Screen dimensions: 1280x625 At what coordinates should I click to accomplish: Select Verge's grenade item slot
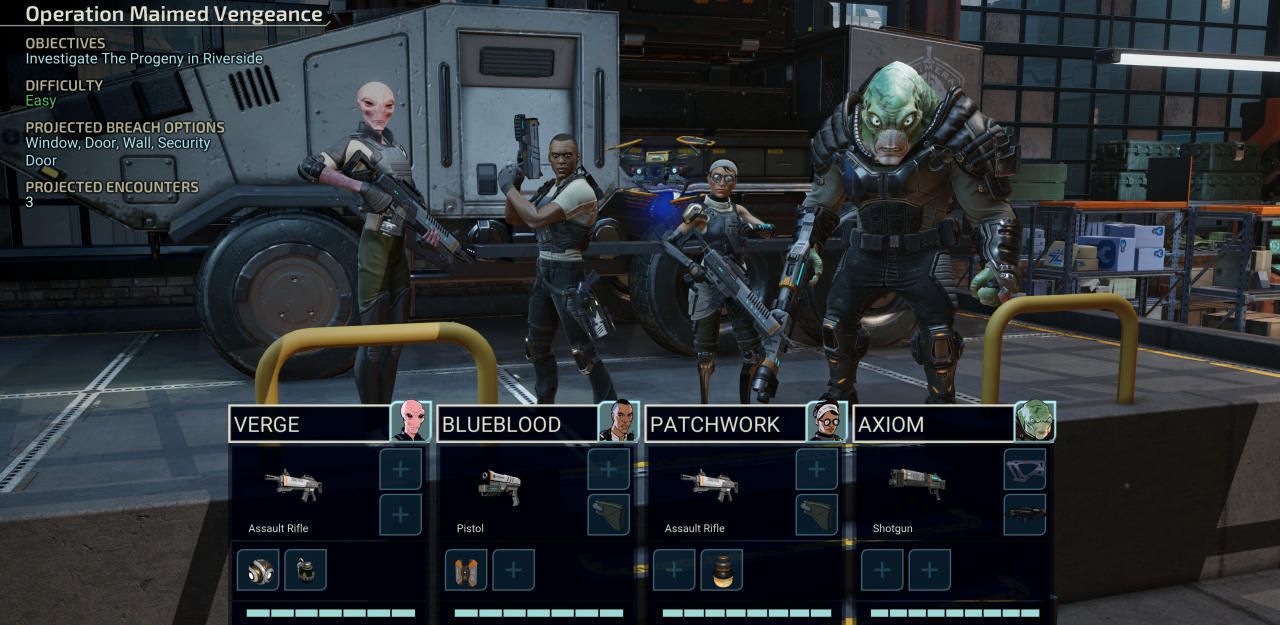pos(305,570)
